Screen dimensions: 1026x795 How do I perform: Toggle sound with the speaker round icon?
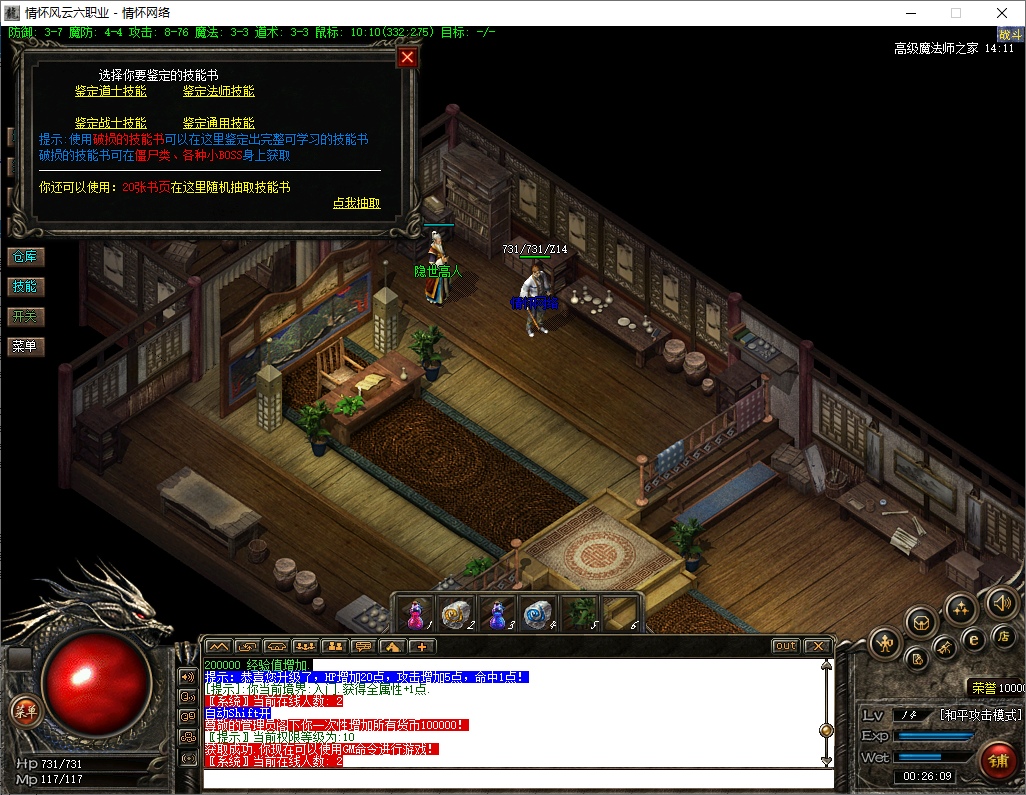(x=1001, y=602)
